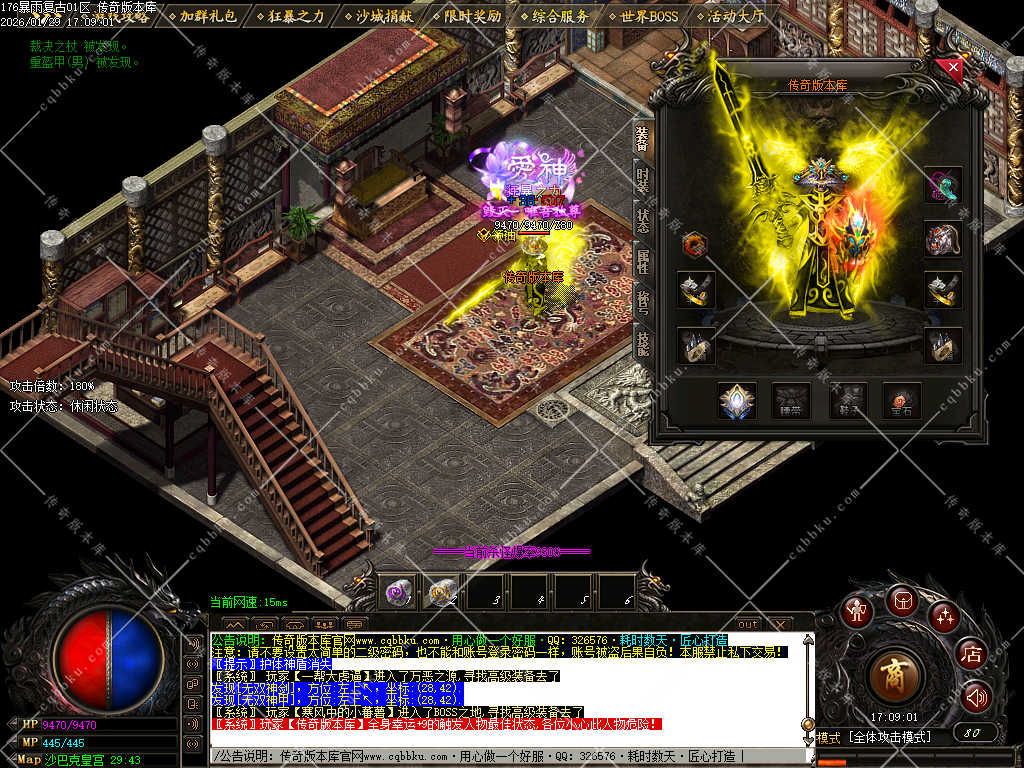Close the character equipment panel
Viewport: 1024px width, 768px height.
(953, 68)
